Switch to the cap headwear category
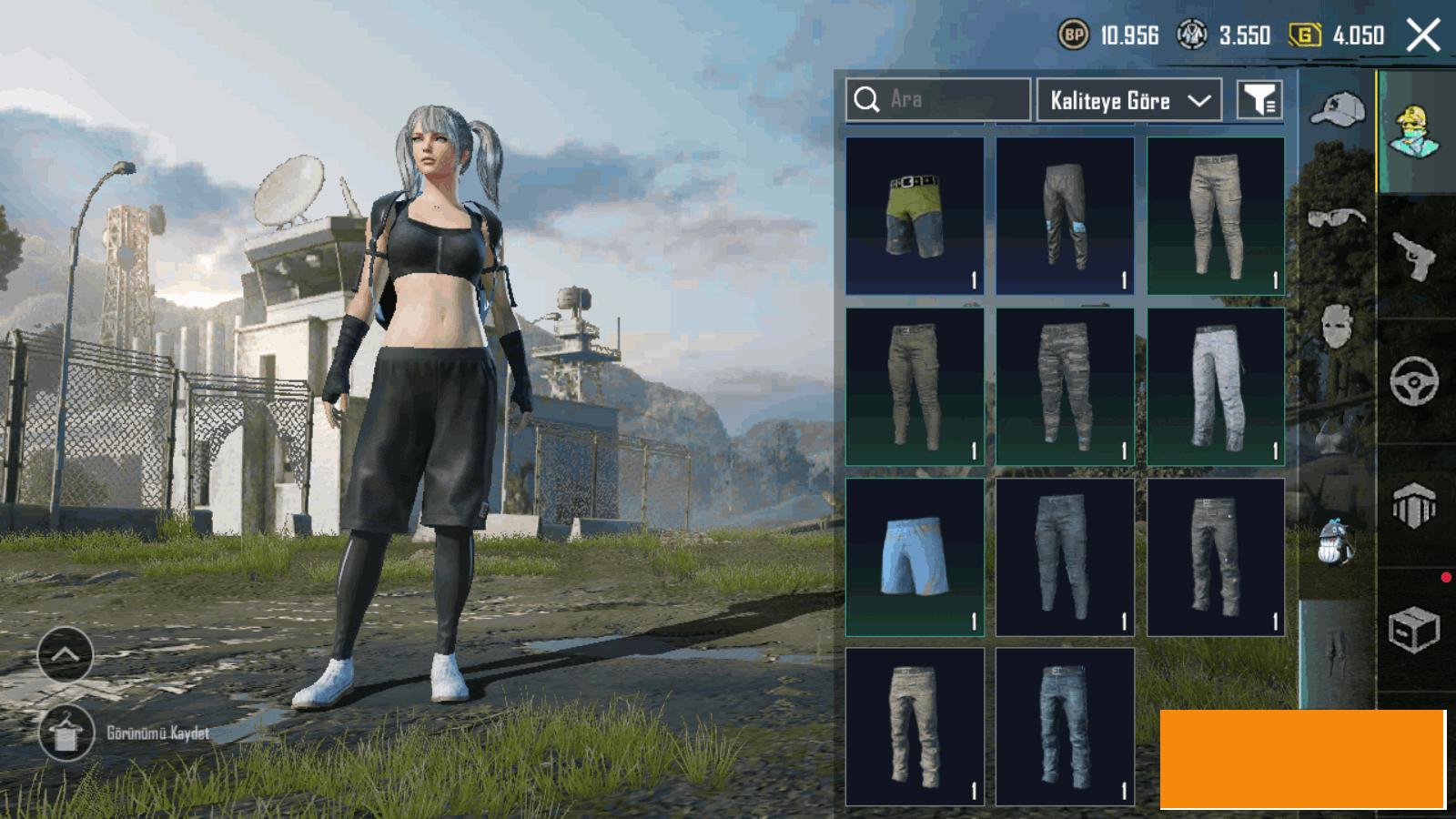Image resolution: width=1456 pixels, height=819 pixels. (1337, 111)
